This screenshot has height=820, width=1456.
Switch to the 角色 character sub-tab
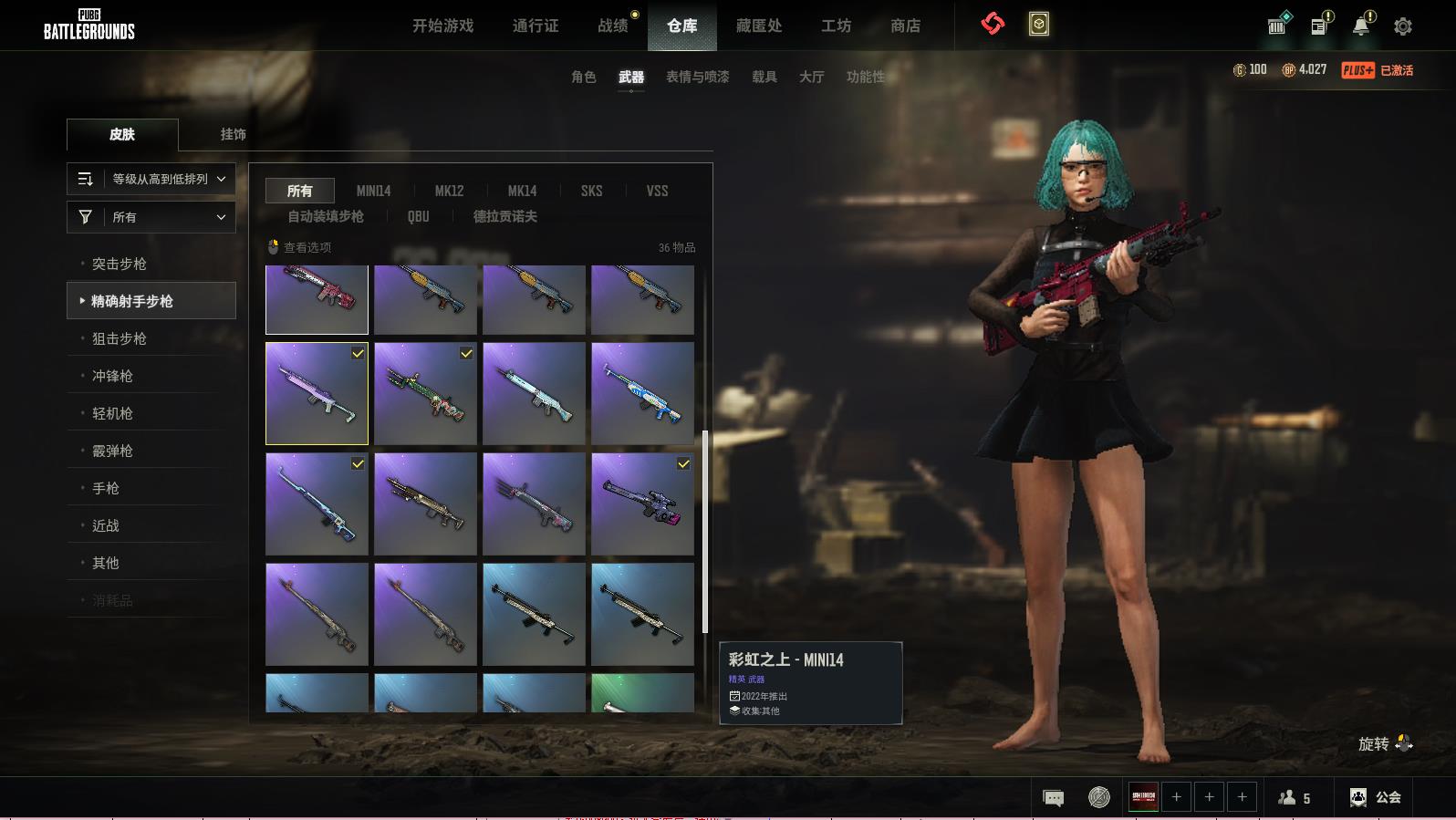point(584,77)
